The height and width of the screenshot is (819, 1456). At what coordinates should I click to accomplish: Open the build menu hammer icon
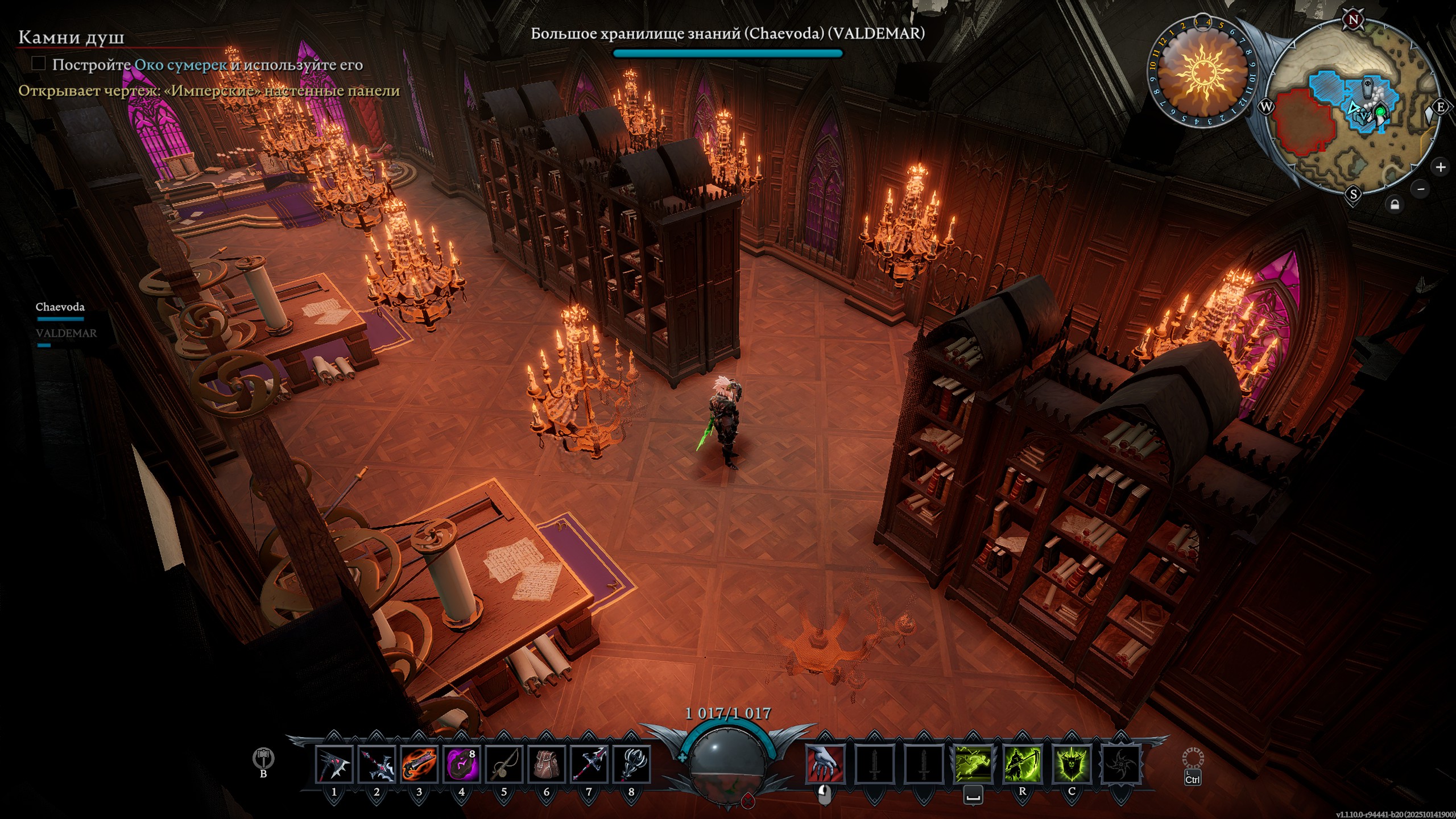[263, 758]
